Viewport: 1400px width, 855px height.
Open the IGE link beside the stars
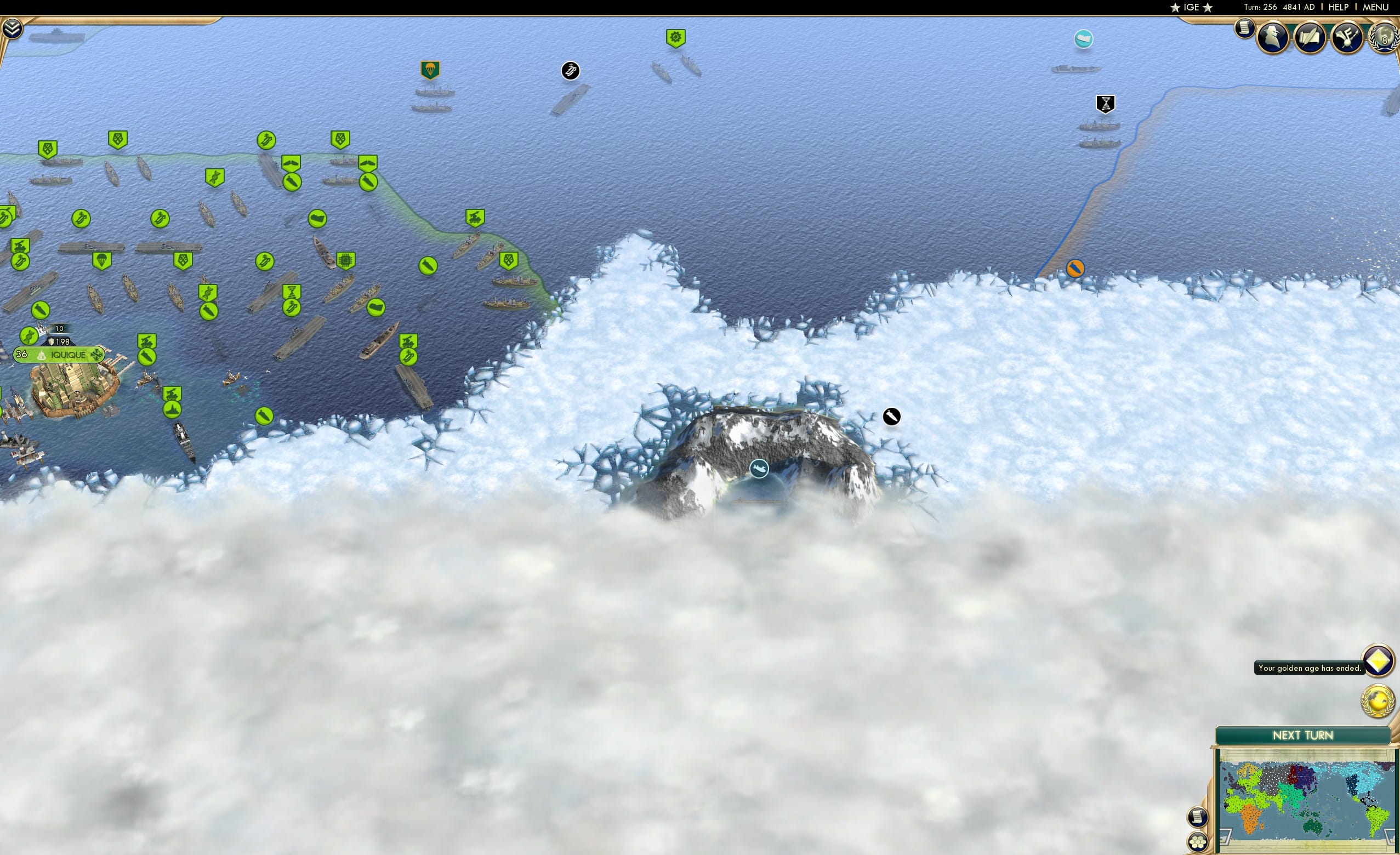coord(1191,7)
